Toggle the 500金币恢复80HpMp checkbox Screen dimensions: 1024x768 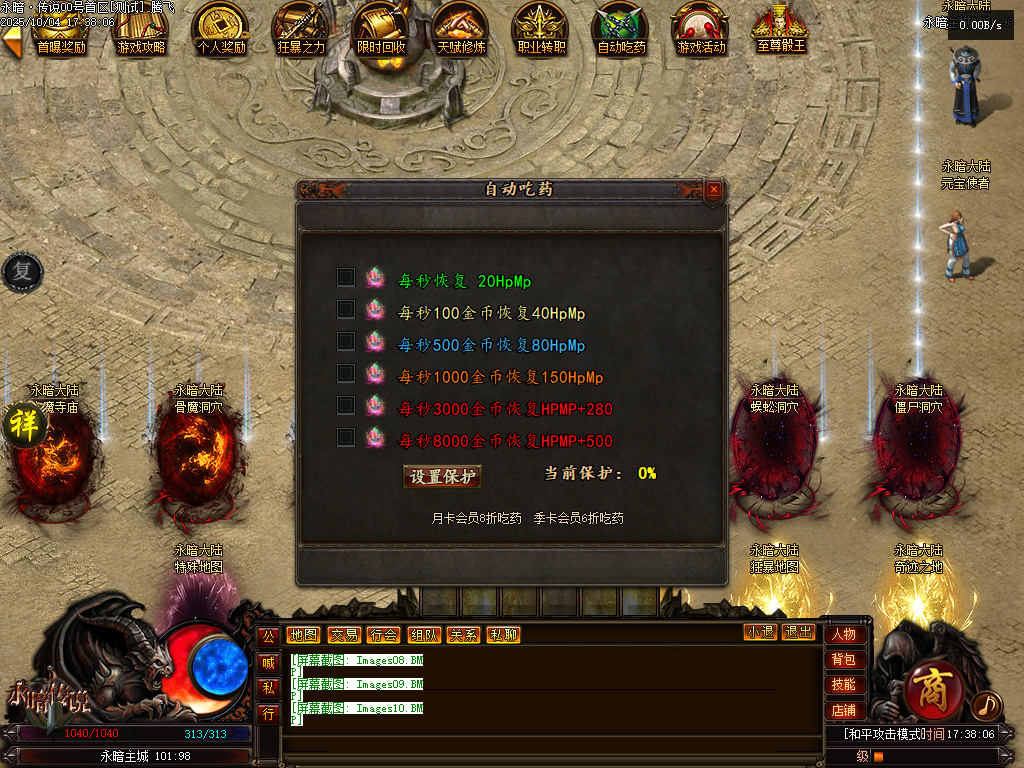pos(346,341)
